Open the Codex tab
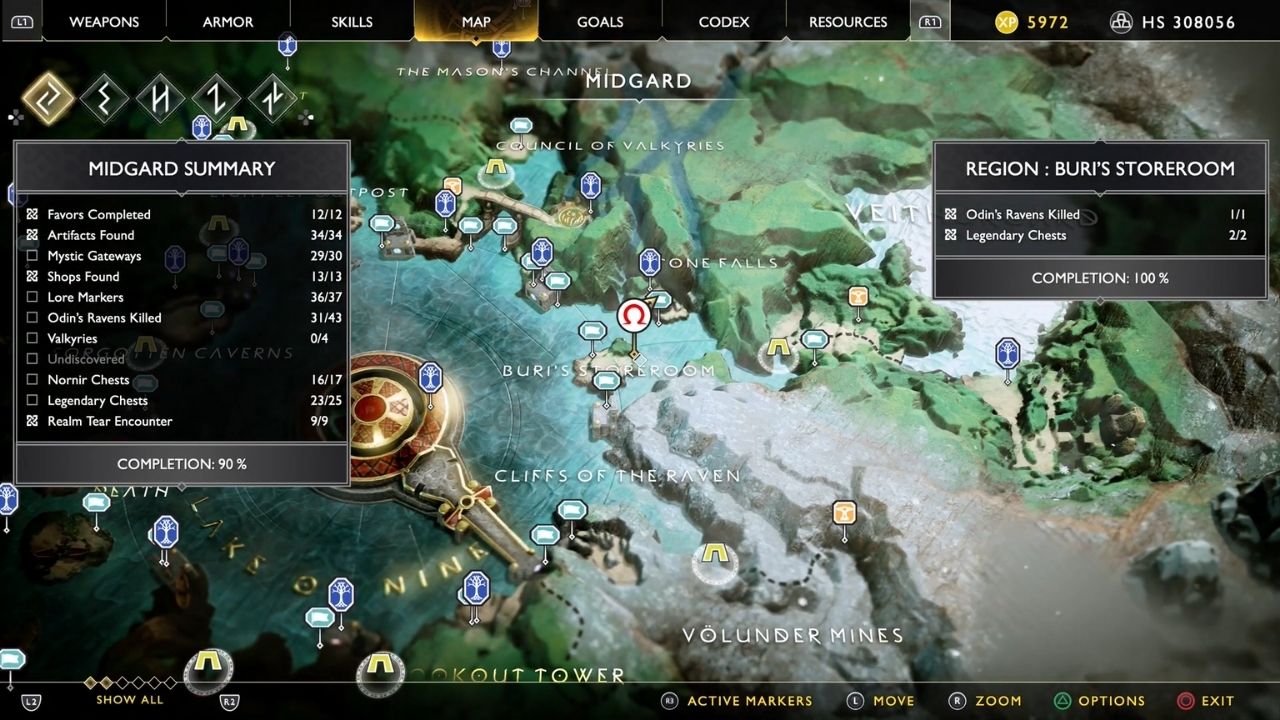Image resolution: width=1280 pixels, height=720 pixels. 724,22
